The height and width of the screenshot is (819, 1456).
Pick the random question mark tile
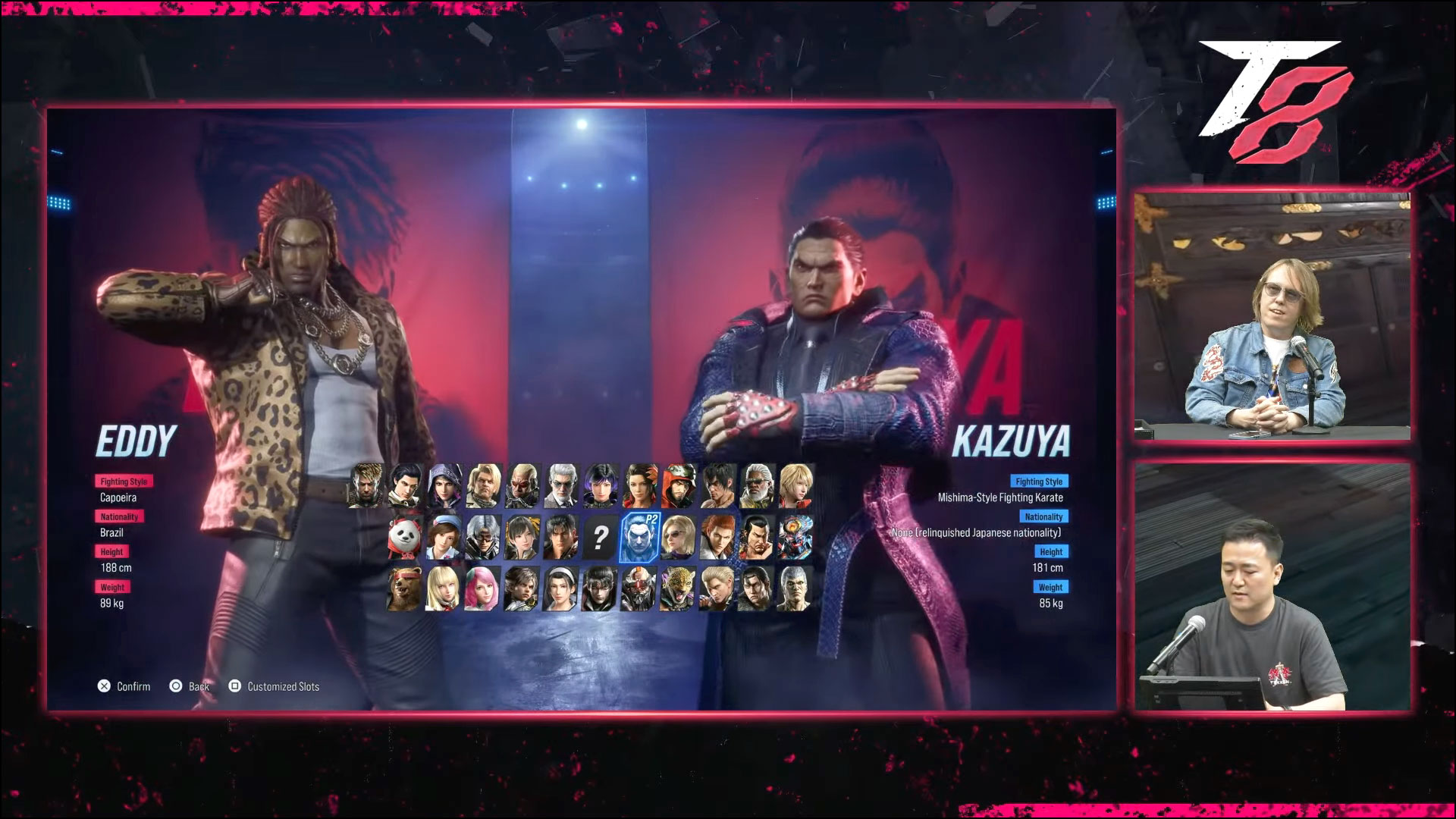click(x=599, y=538)
